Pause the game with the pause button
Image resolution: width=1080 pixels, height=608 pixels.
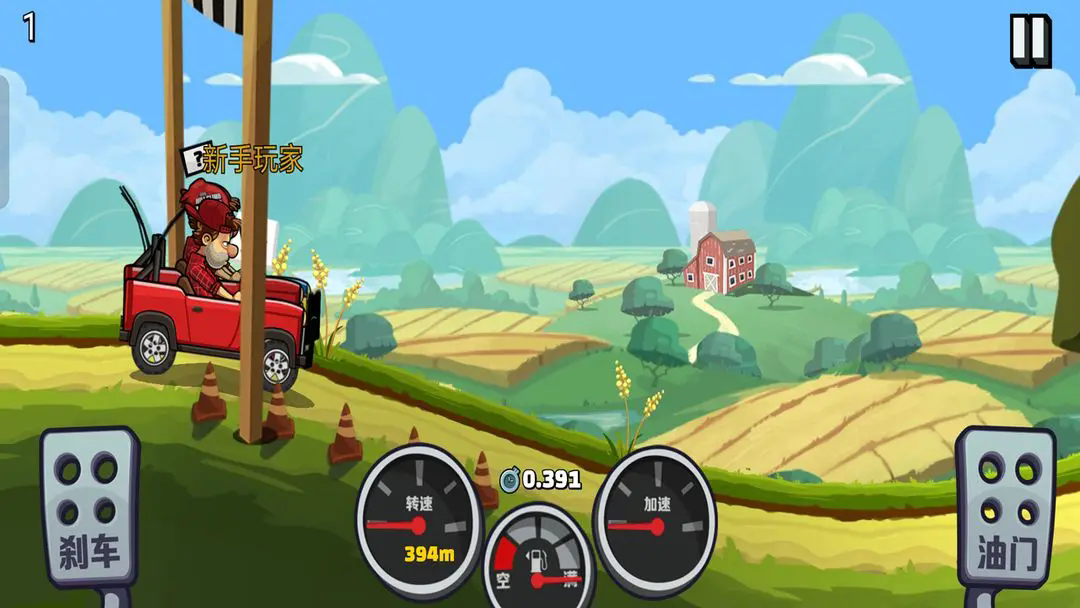pos(1029,40)
